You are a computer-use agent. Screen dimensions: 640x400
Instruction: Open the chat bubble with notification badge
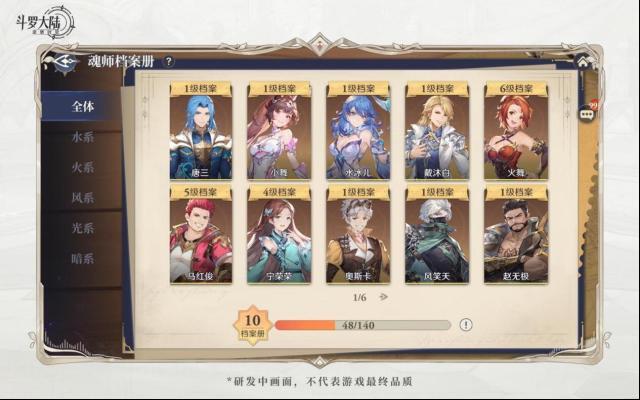[x=587, y=114]
